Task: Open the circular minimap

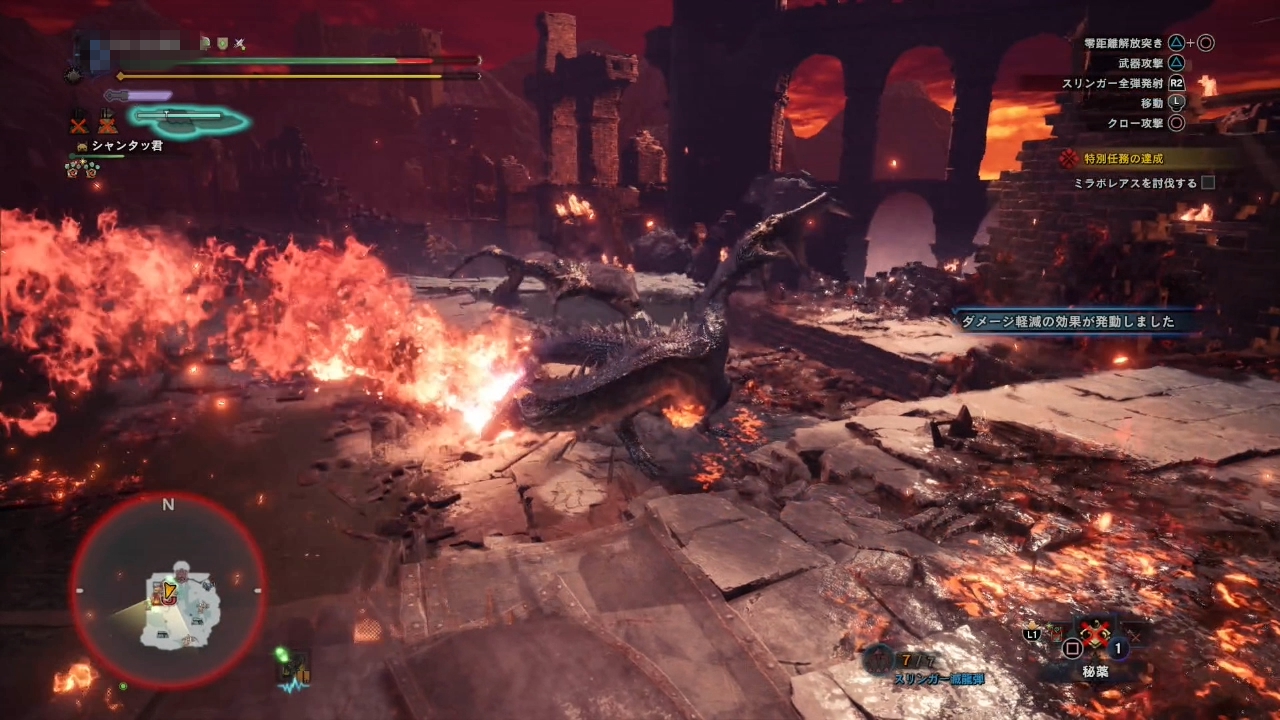Action: [x=168, y=591]
